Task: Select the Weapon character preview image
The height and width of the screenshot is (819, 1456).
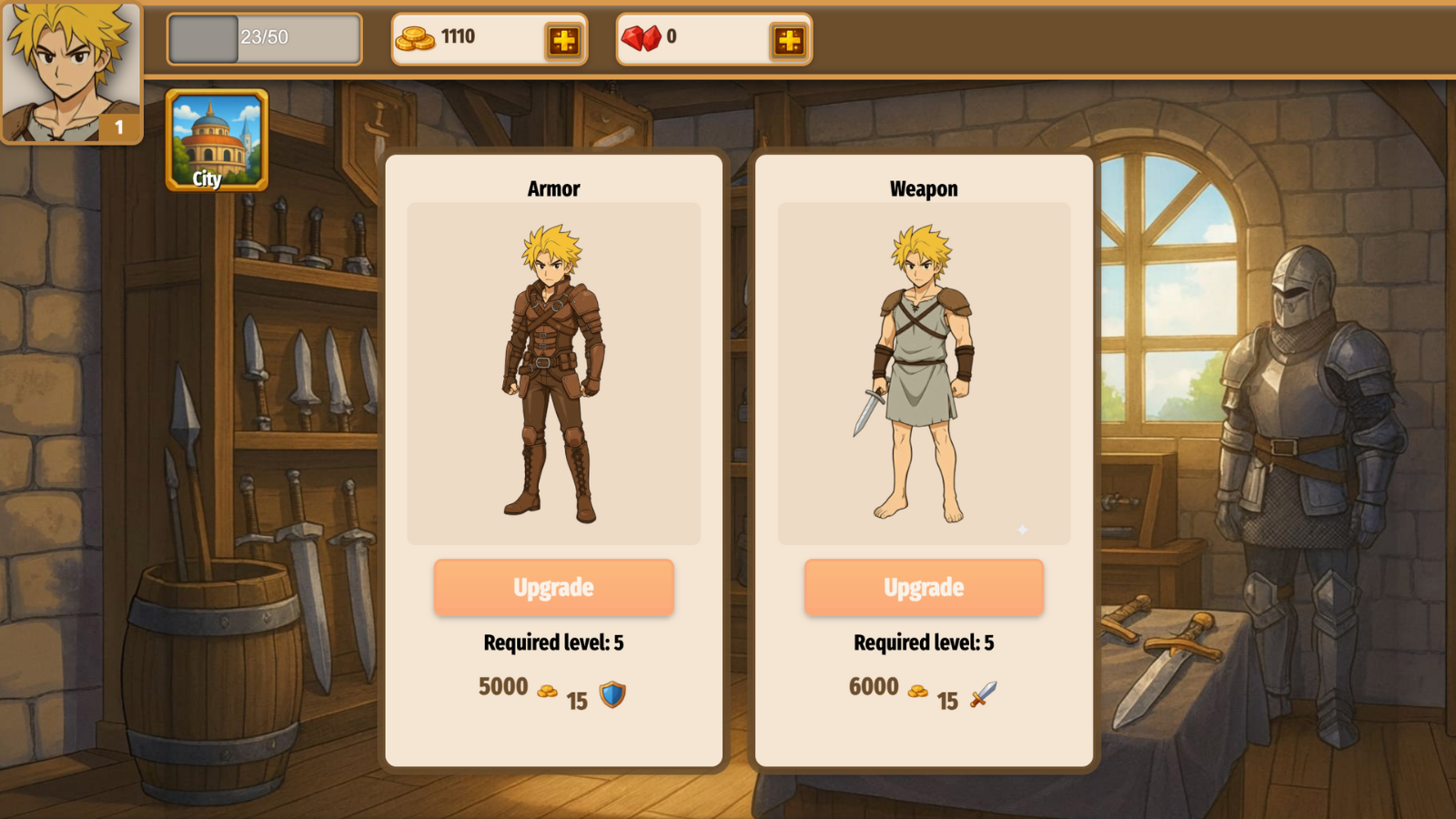Action: click(x=923, y=371)
